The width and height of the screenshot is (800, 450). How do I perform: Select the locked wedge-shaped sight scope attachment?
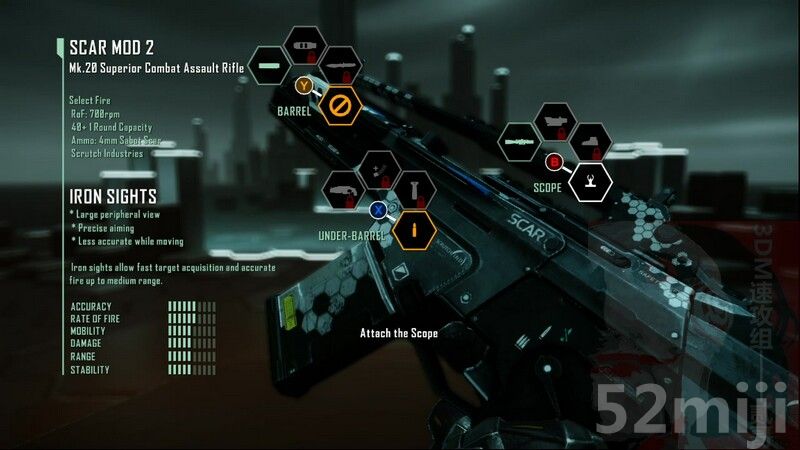click(x=591, y=141)
